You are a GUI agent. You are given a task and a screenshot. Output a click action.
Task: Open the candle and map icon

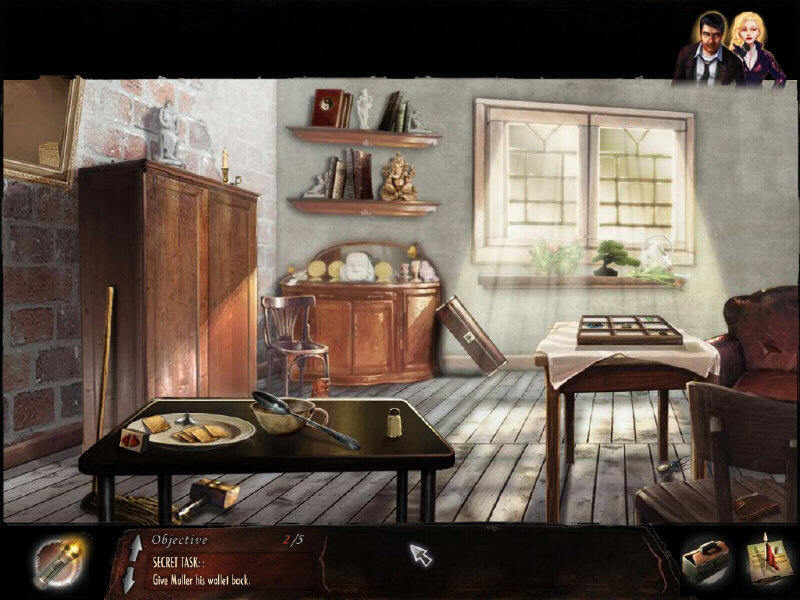pyautogui.click(x=767, y=565)
